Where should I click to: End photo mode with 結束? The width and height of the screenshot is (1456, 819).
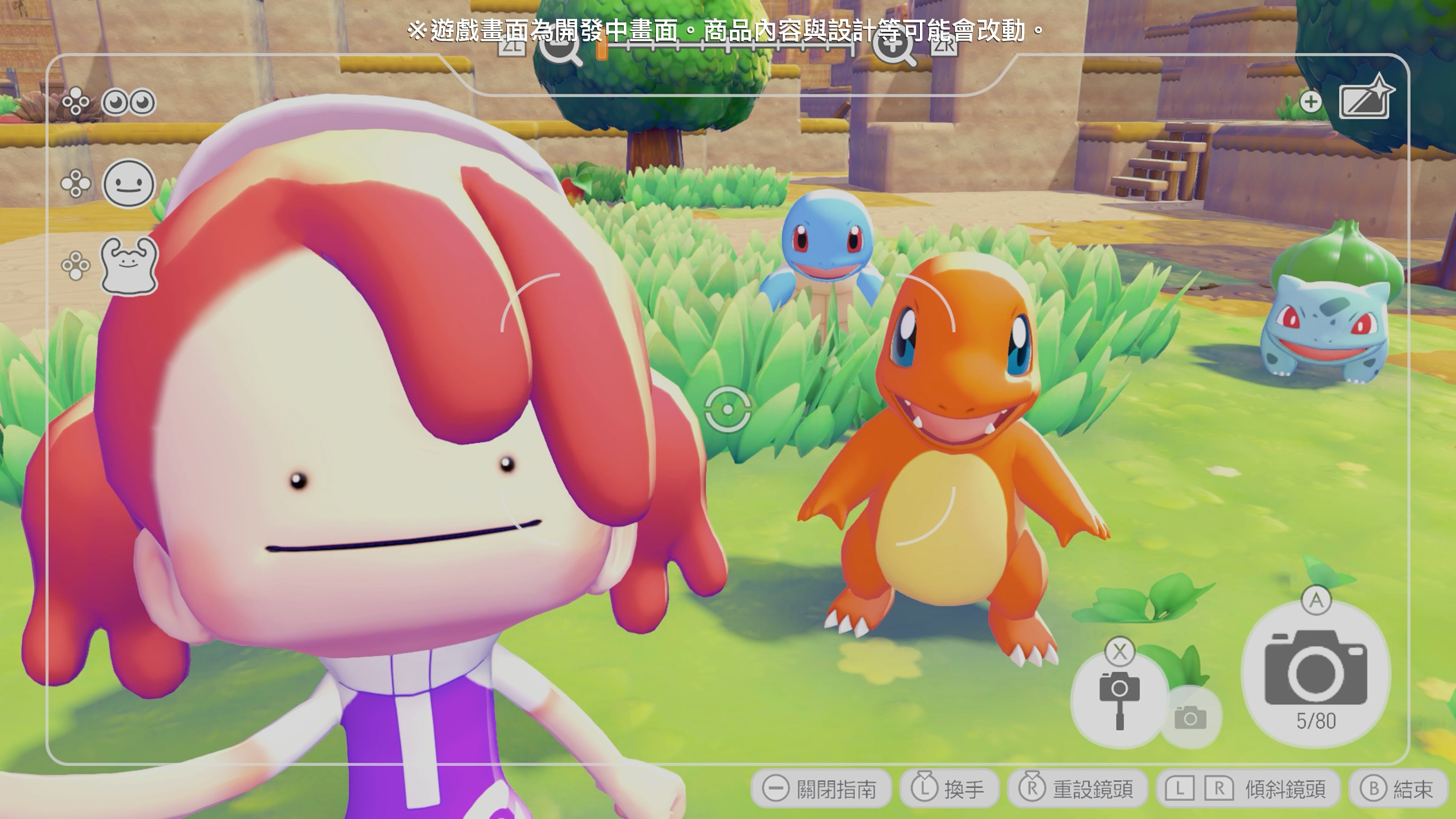pos(1396,786)
